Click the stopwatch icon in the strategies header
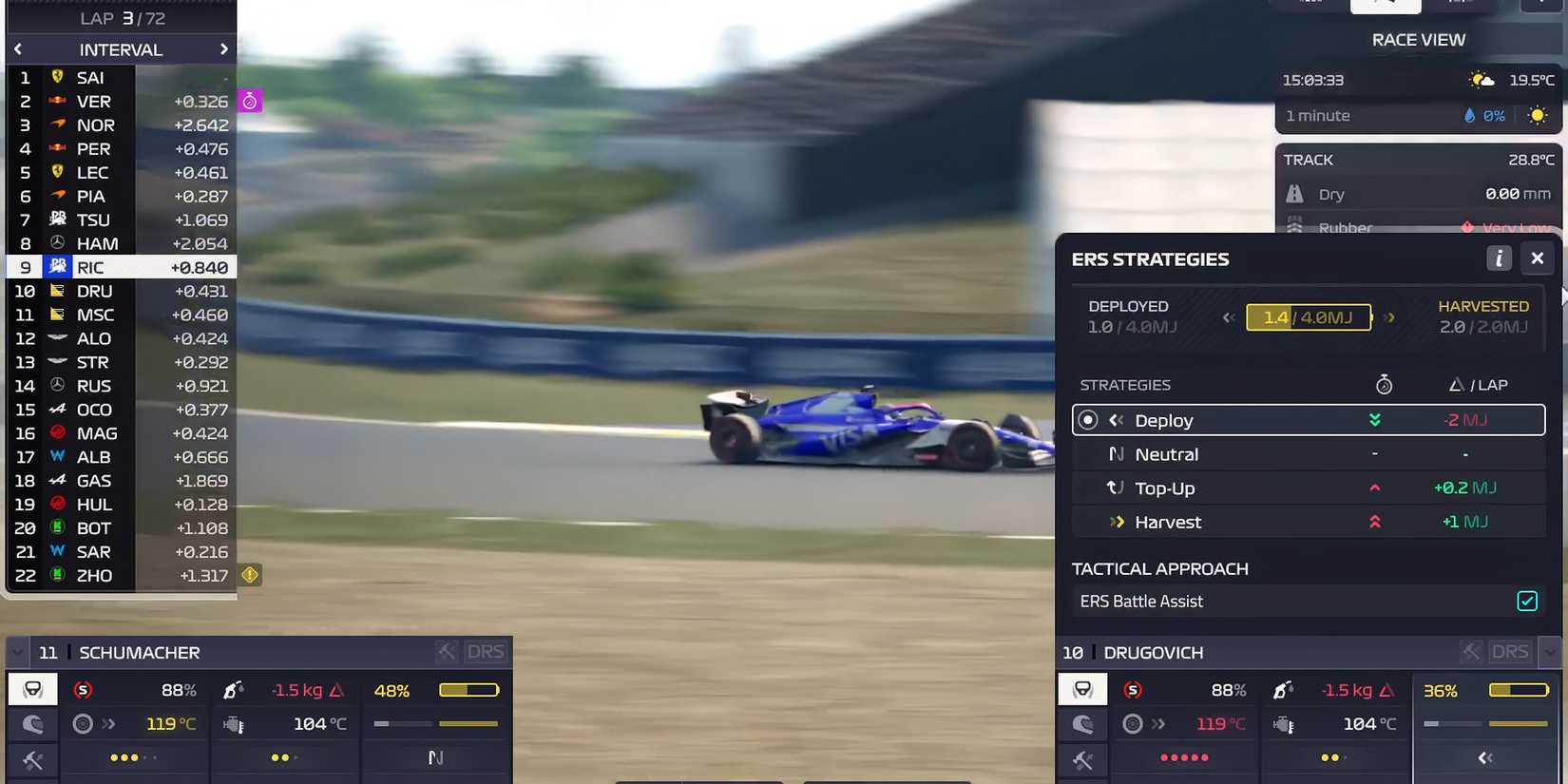 [x=1385, y=384]
